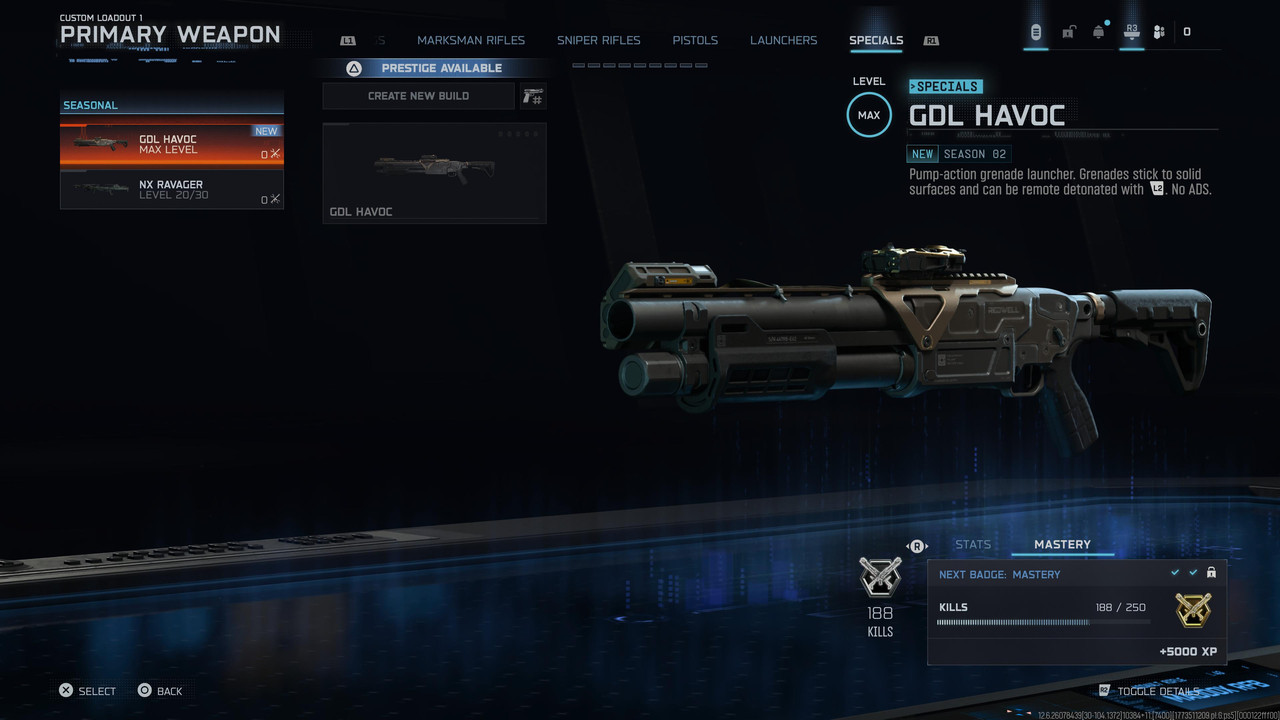Switch to the Stats tab

[x=973, y=545]
